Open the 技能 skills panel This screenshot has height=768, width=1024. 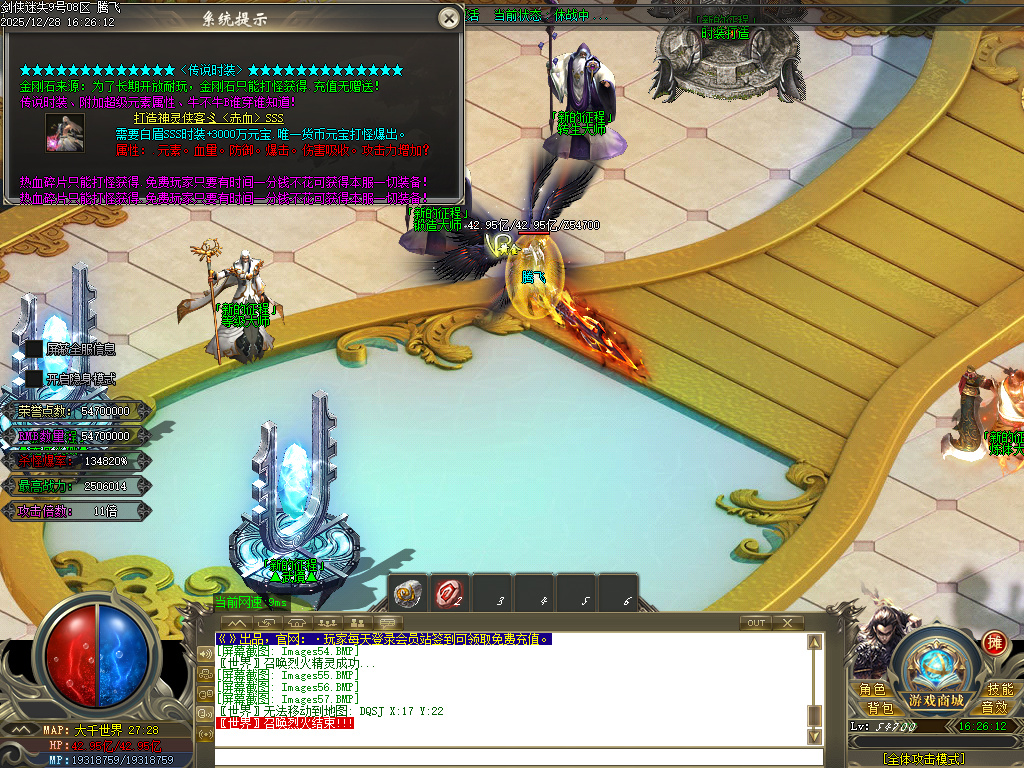pyautogui.click(x=1000, y=689)
